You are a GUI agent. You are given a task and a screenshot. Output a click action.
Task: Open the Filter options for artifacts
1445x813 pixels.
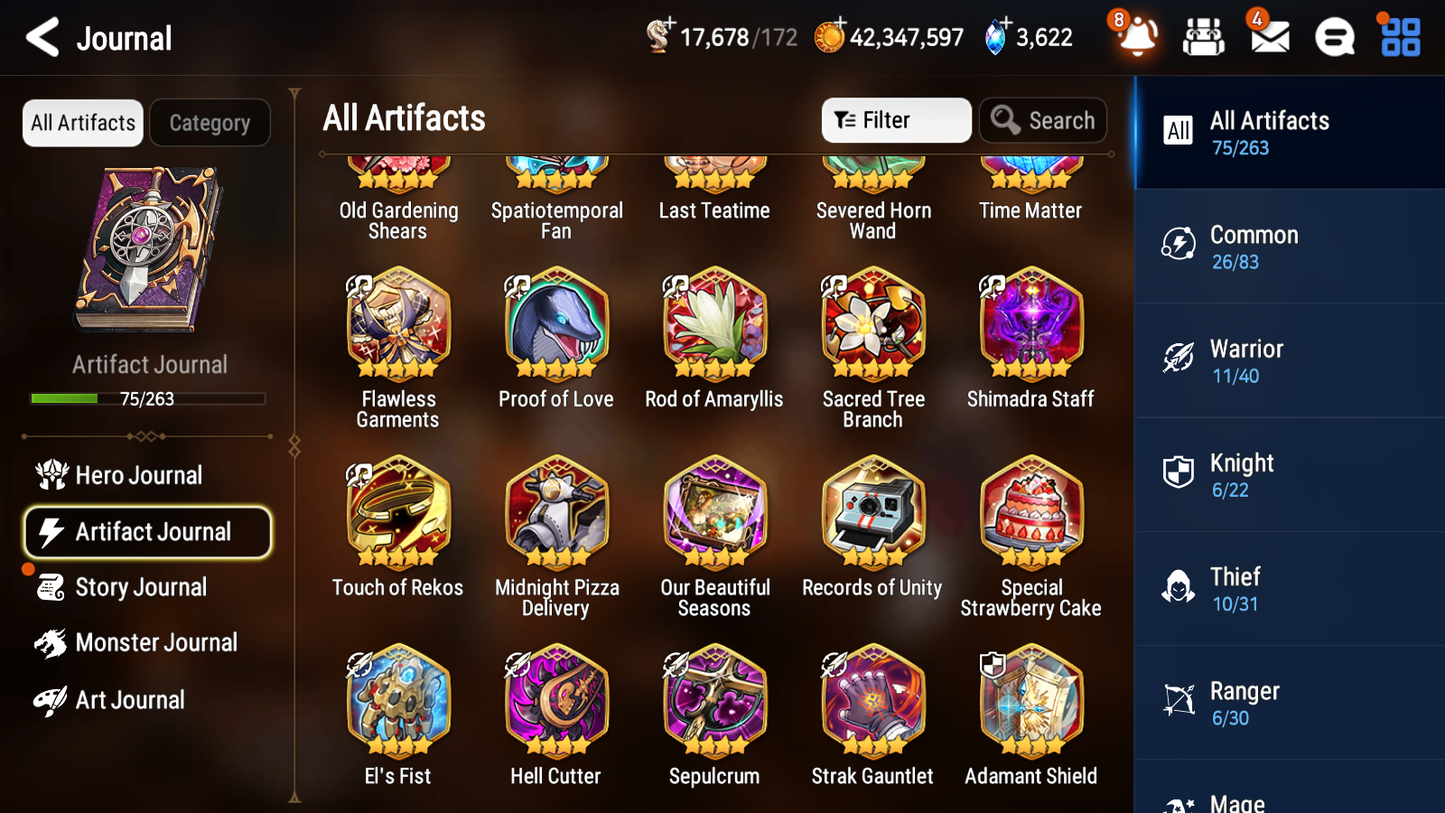point(895,120)
